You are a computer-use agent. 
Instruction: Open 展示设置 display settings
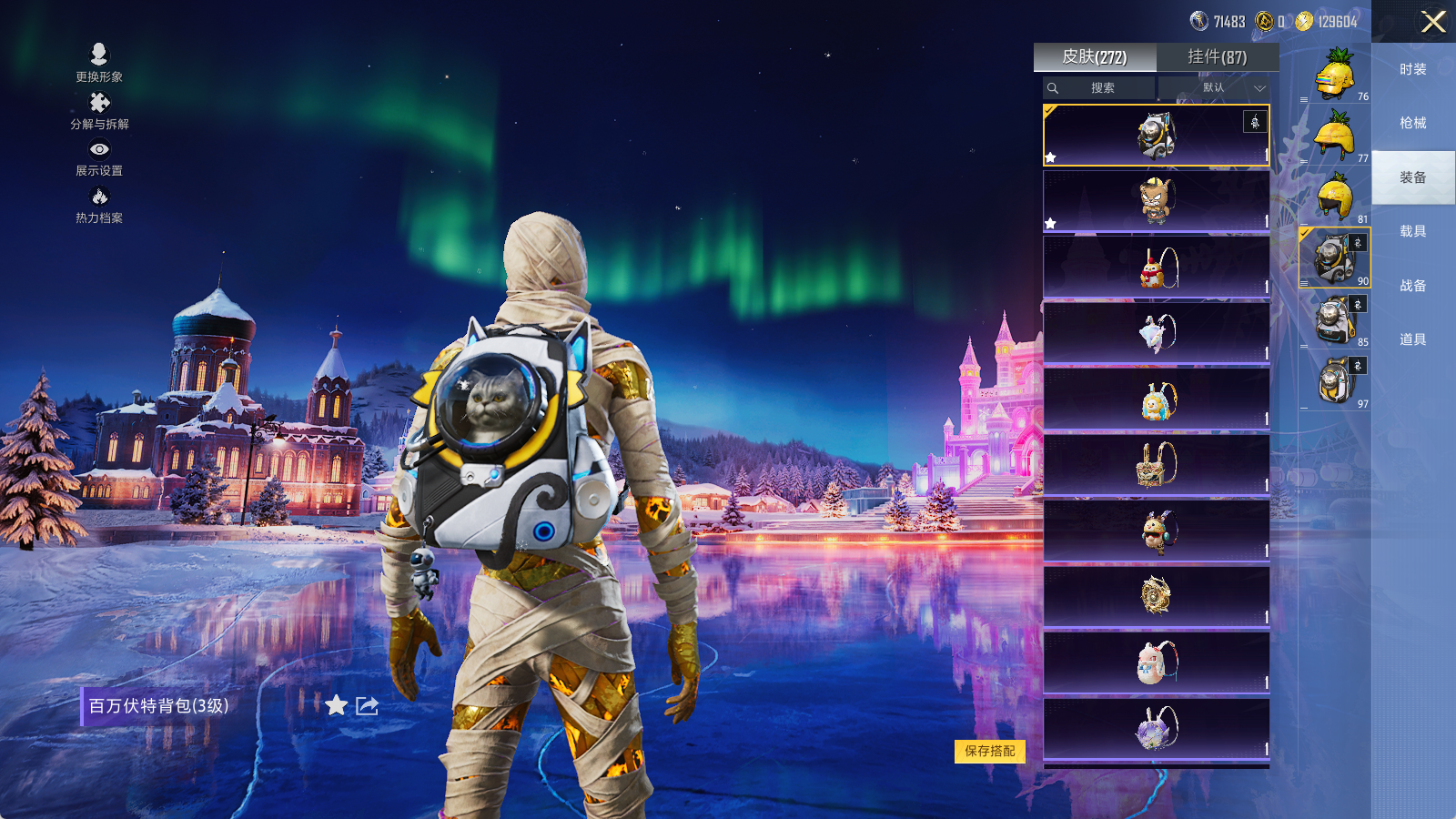99,157
